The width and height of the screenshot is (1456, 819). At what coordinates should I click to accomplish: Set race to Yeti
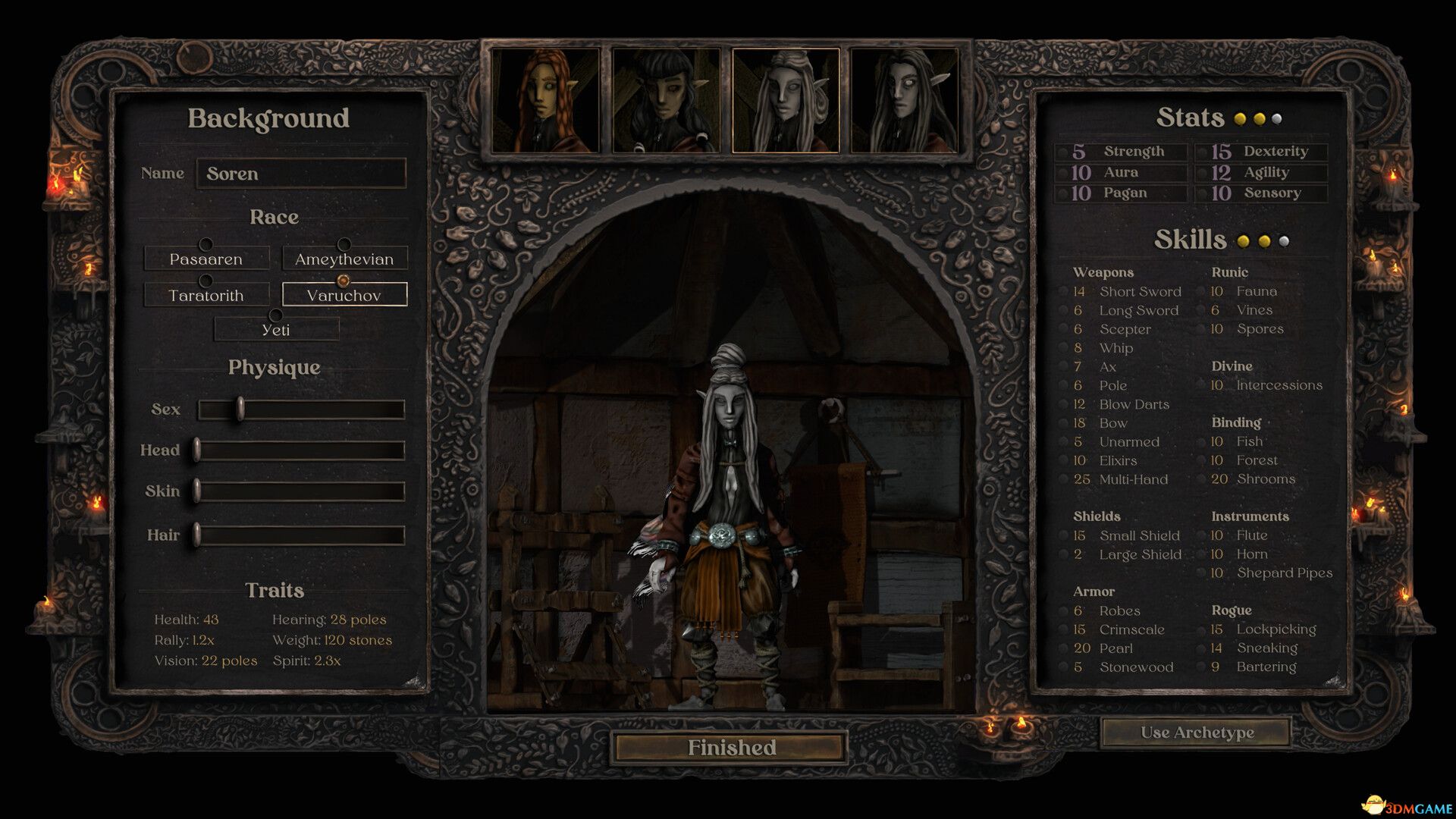[x=276, y=330]
